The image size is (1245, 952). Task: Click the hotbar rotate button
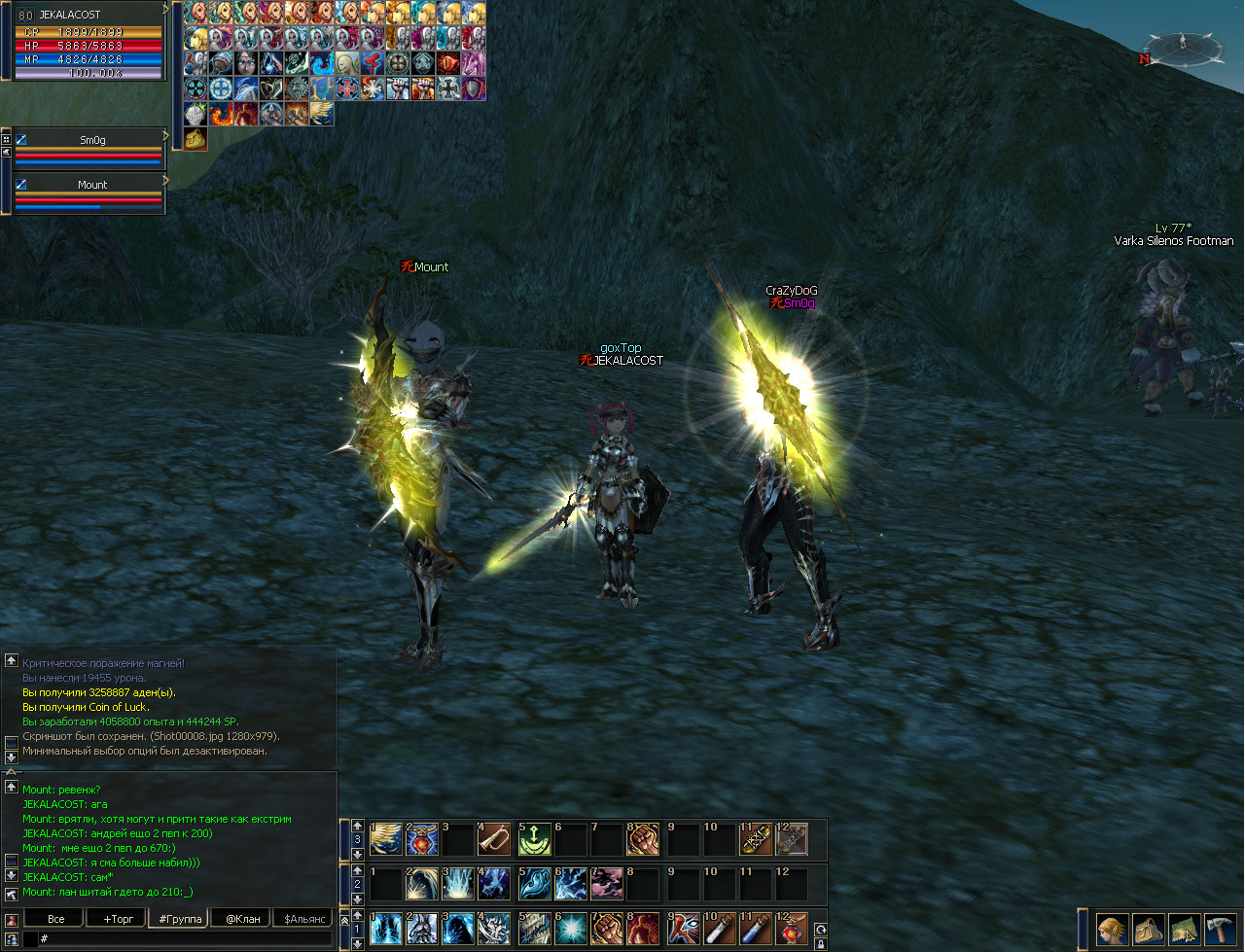(821, 929)
